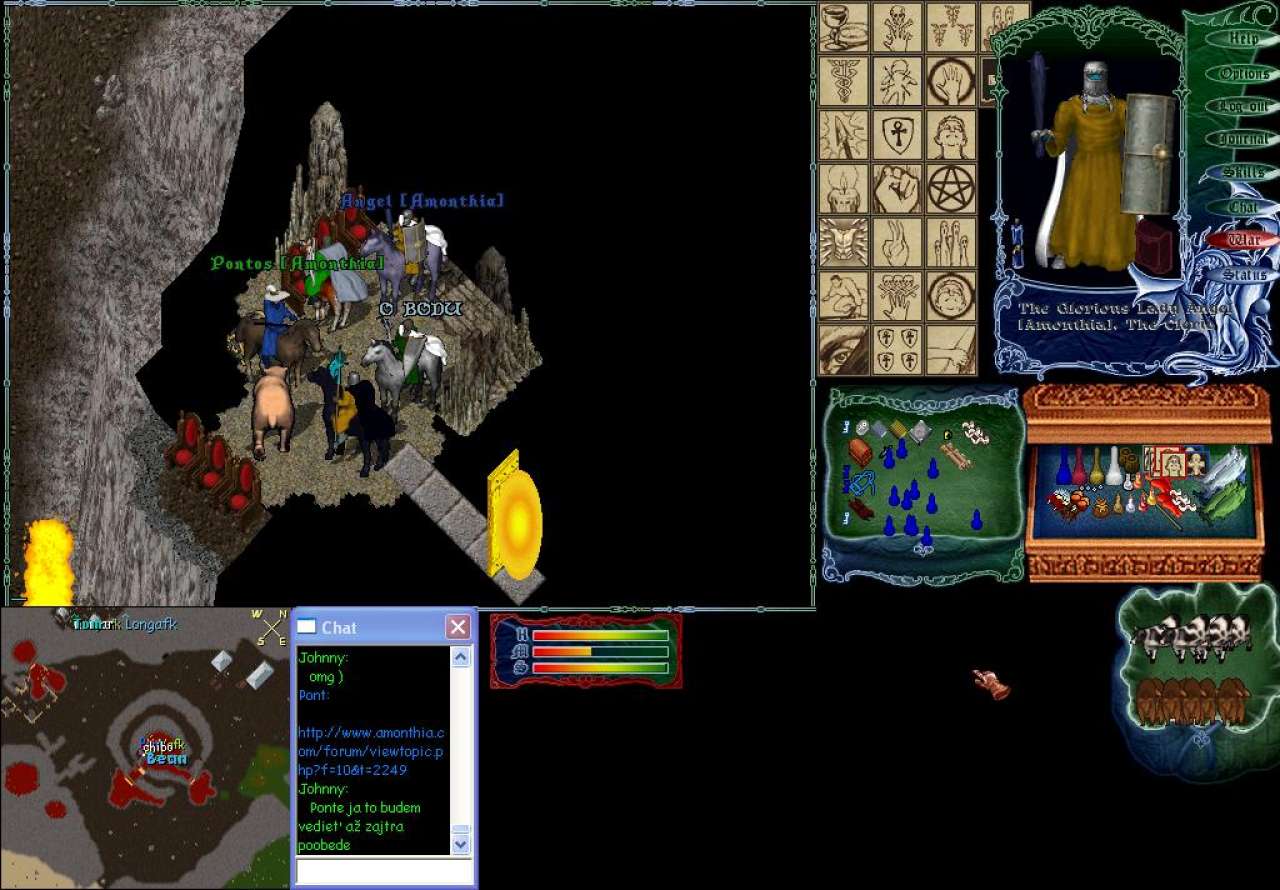
Task: Open the Journal
Action: [1243, 140]
